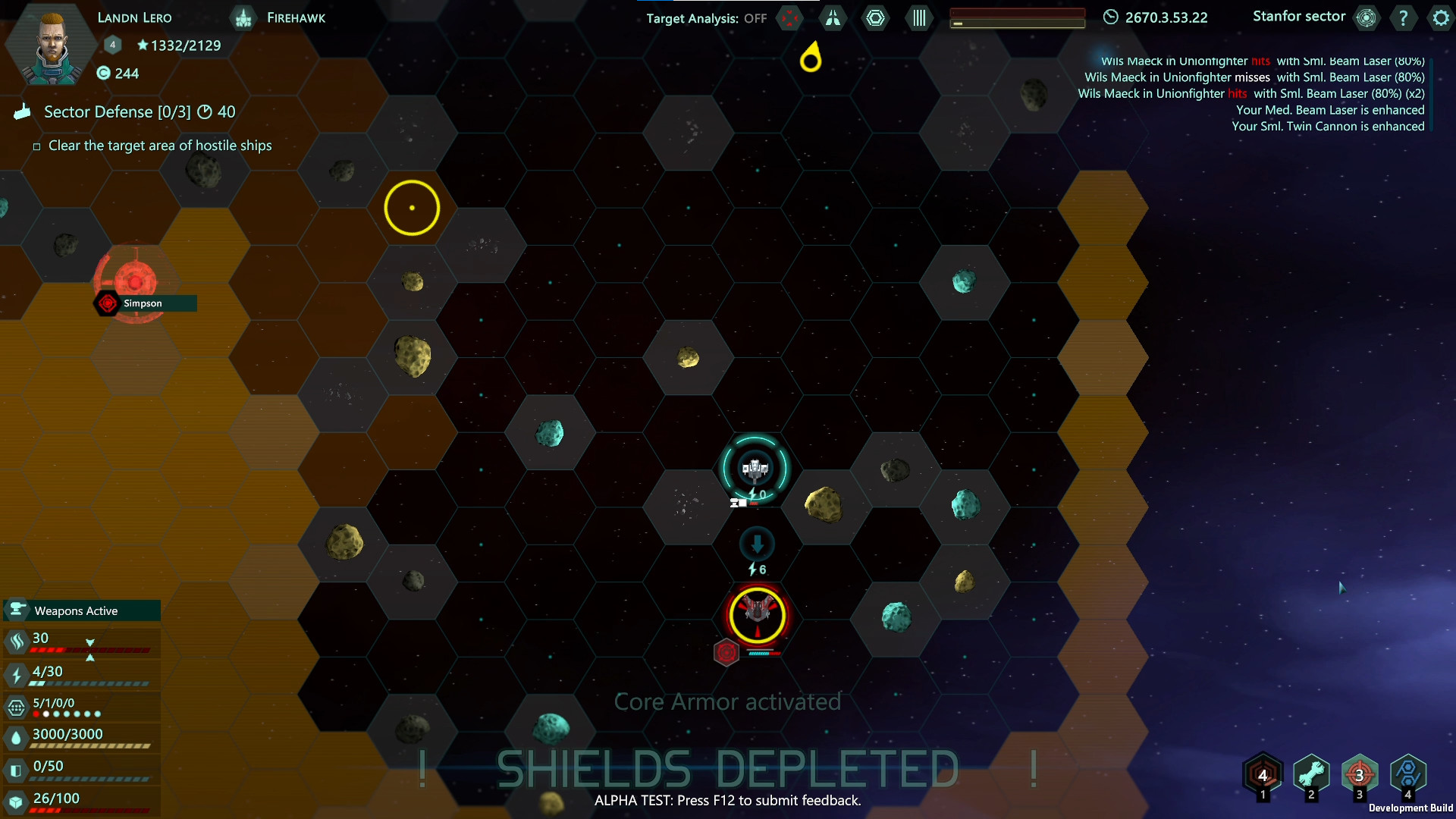Image resolution: width=1456 pixels, height=819 pixels.
Task: Click the Firehawk ship name header
Action: pos(295,17)
